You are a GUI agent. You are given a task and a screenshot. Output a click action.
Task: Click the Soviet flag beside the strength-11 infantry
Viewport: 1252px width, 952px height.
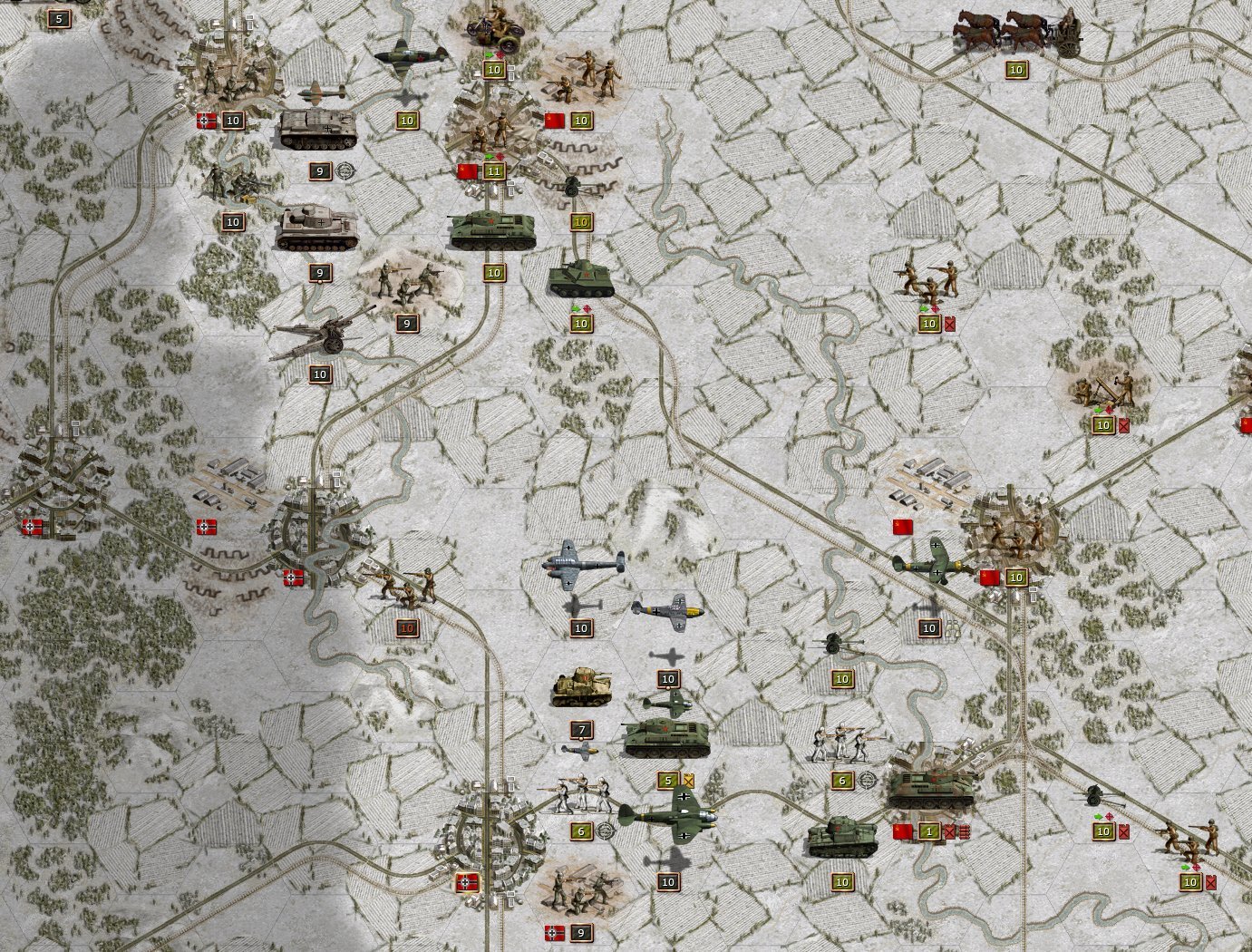click(467, 170)
